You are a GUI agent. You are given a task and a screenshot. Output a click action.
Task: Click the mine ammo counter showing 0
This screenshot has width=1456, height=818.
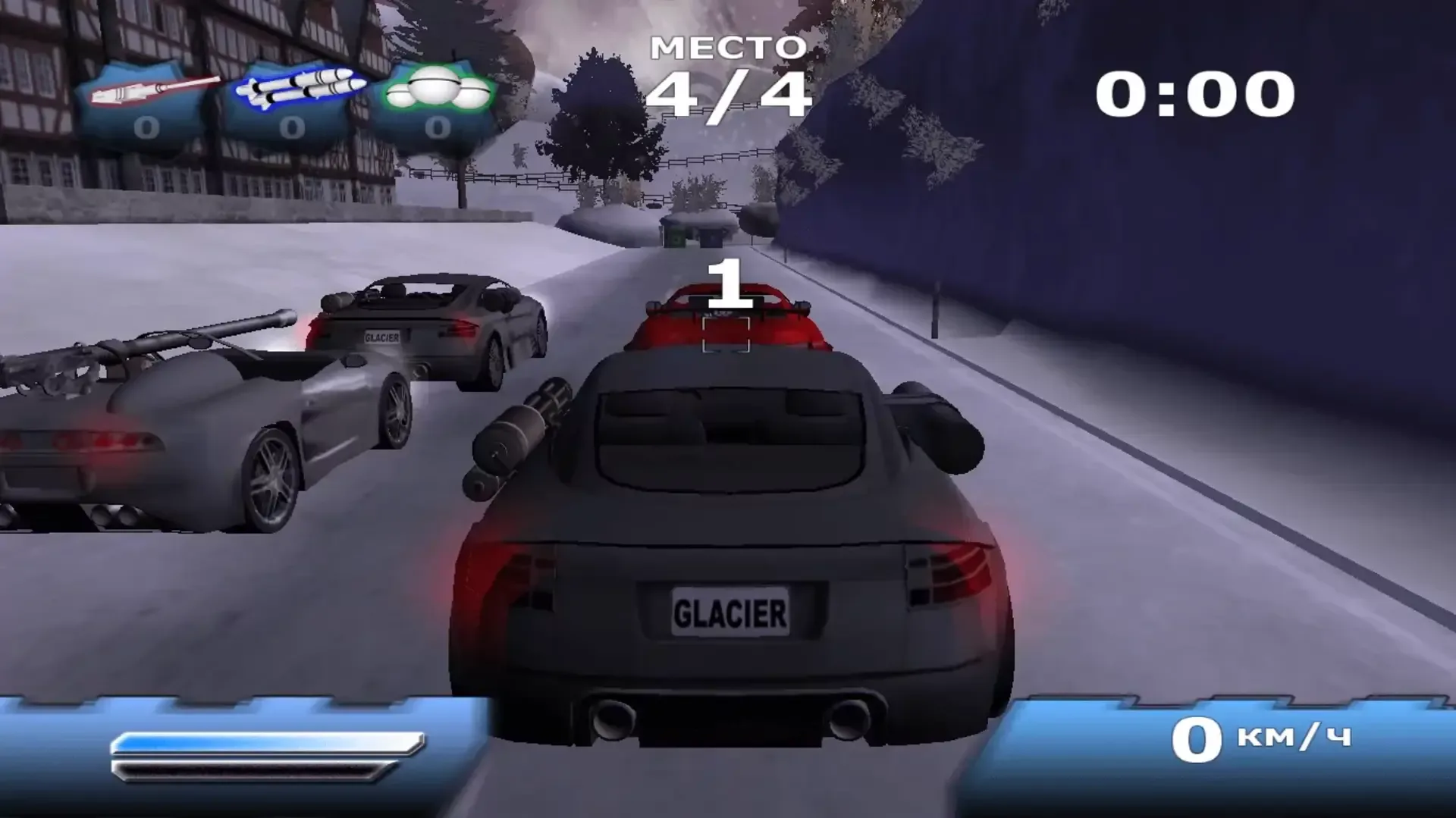pyautogui.click(x=438, y=127)
